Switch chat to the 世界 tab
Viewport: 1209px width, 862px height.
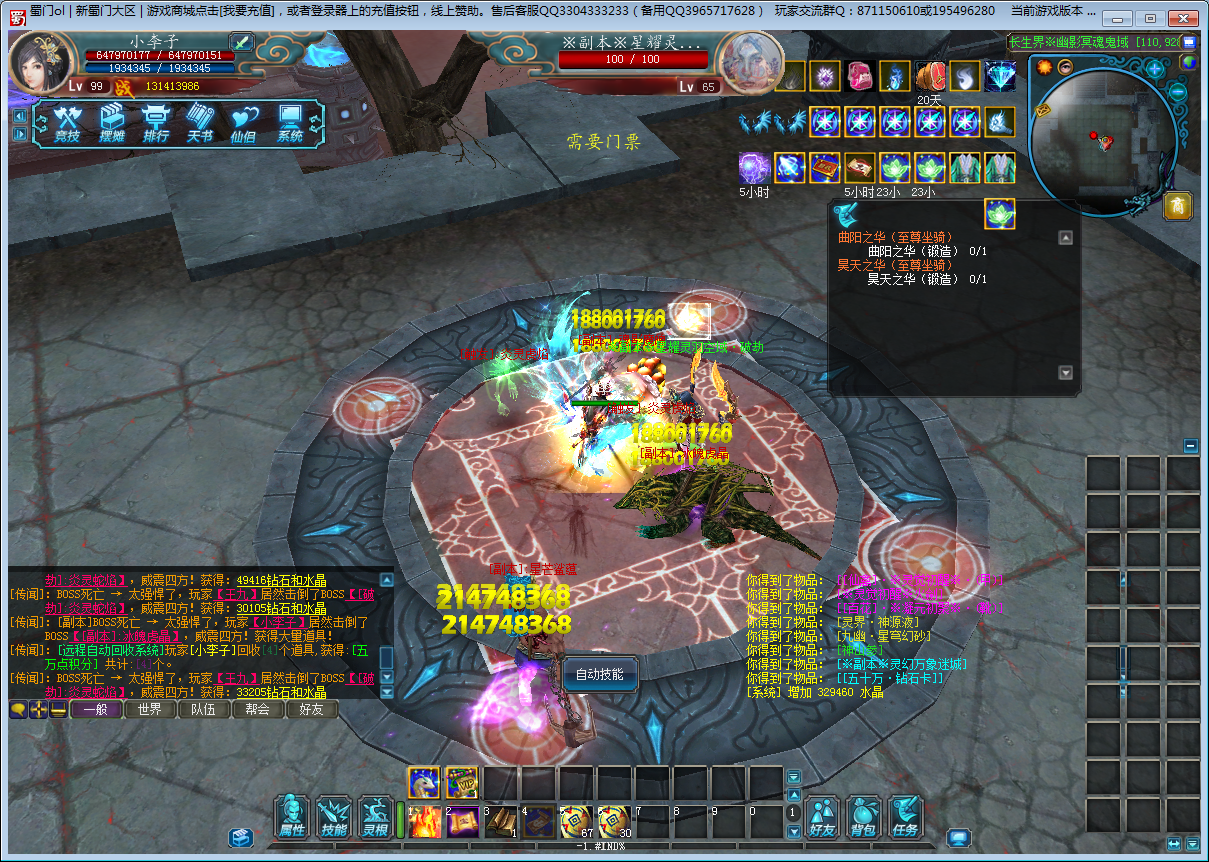150,710
